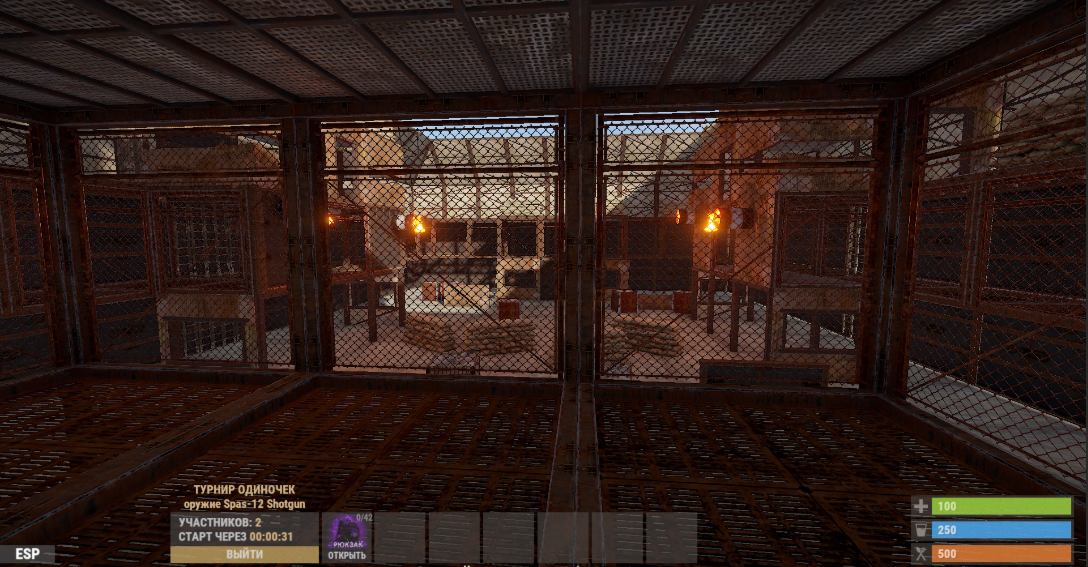This screenshot has width=1088, height=567.
Task: Open the РЮКЗАК backpack
Action: tap(347, 538)
